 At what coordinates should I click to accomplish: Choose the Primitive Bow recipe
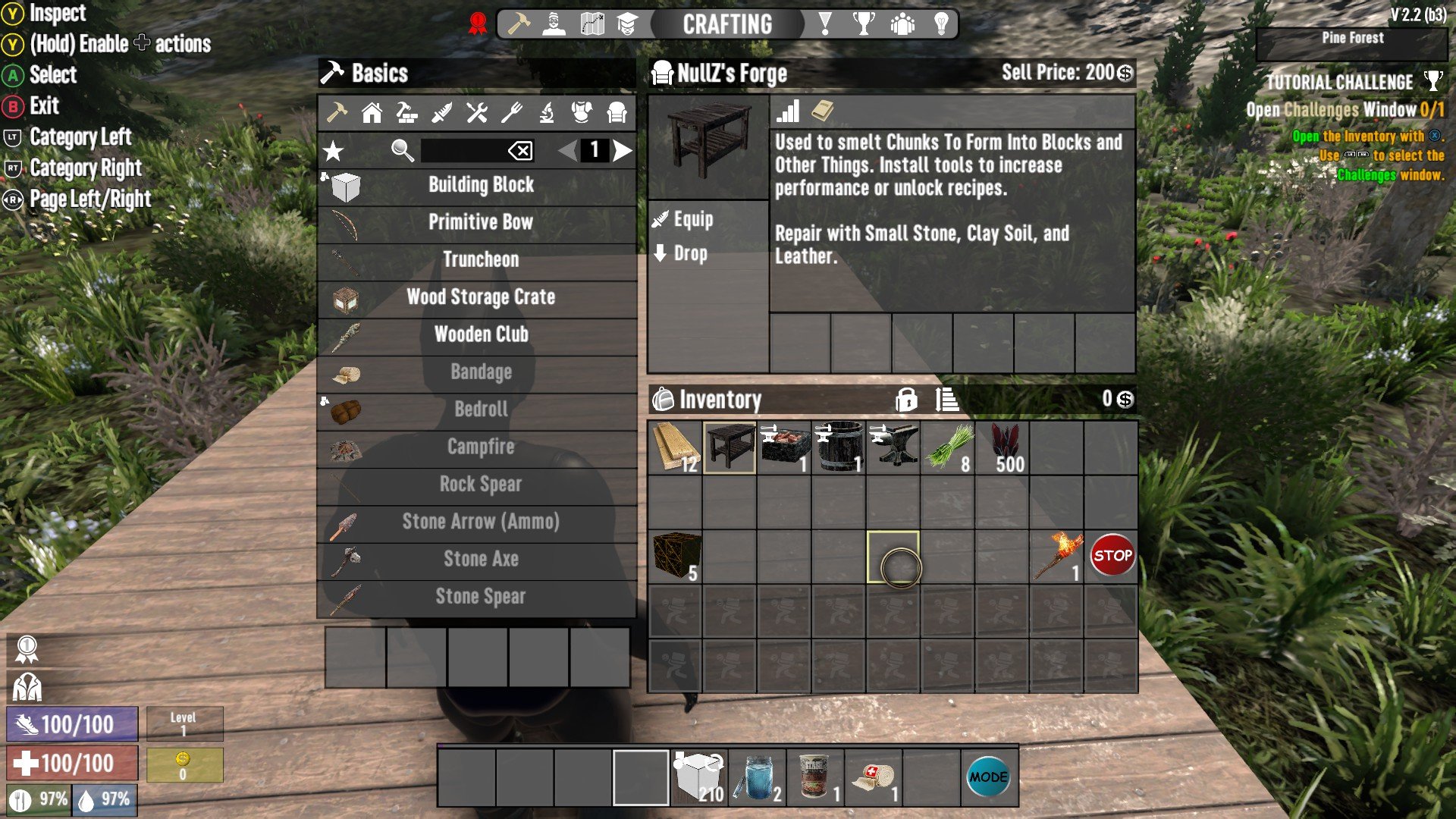click(480, 222)
